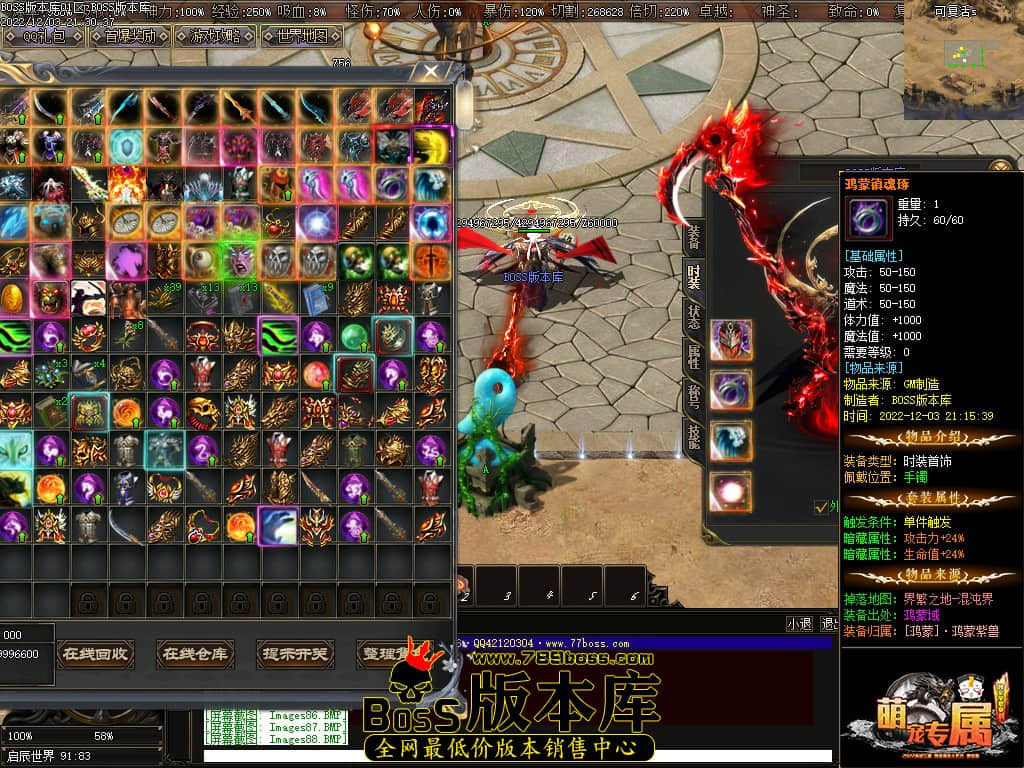Click the 小退 small logout button
This screenshot has width=1024, height=768.
pos(799,623)
